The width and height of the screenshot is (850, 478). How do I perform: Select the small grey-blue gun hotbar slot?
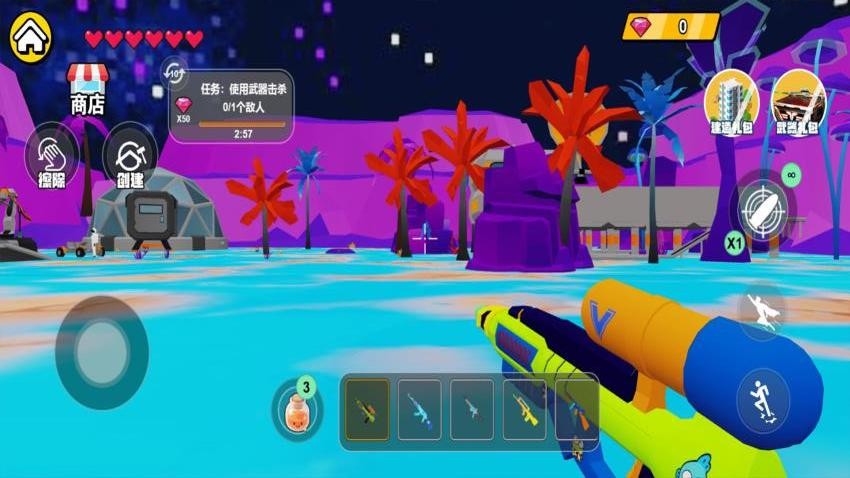coord(472,409)
